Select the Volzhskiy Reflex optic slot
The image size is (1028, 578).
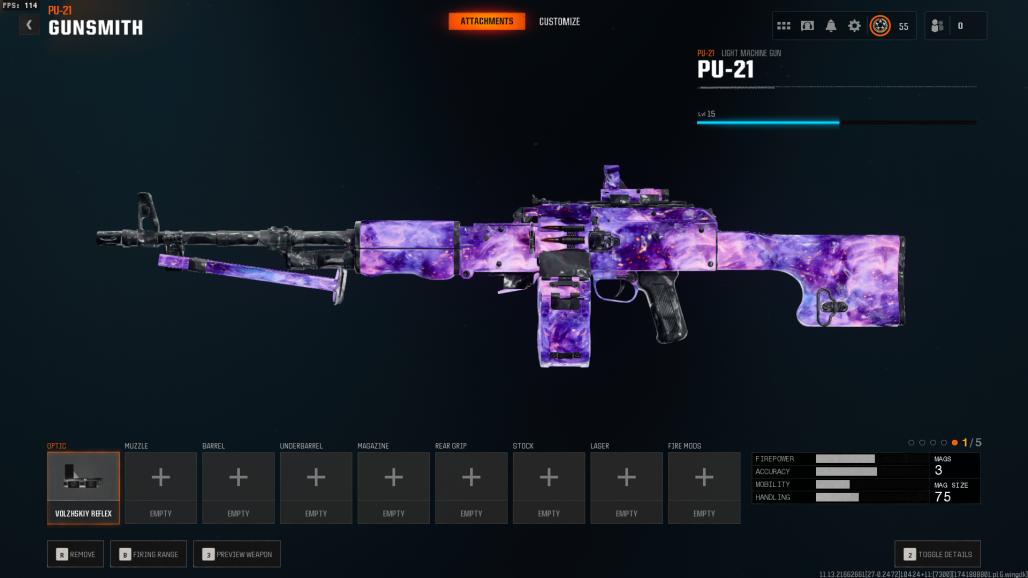(83, 487)
